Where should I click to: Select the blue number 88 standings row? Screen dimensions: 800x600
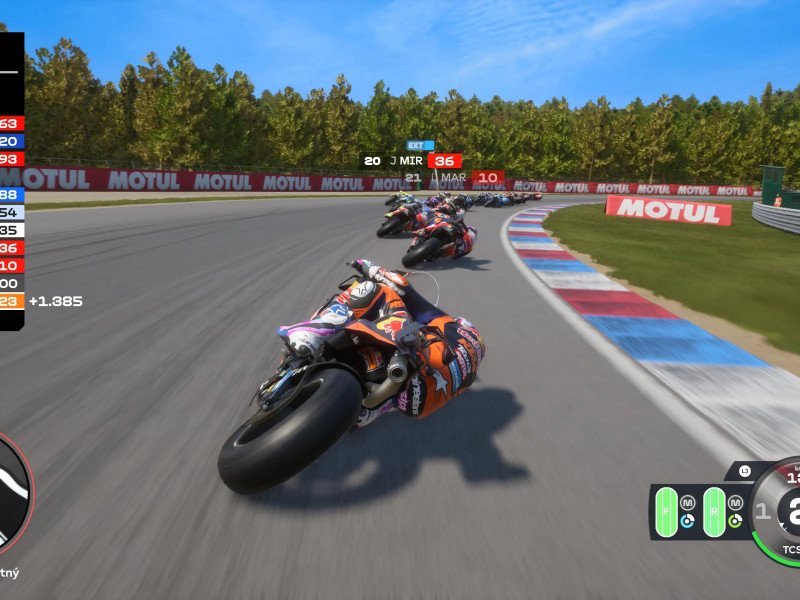click(x=11, y=195)
